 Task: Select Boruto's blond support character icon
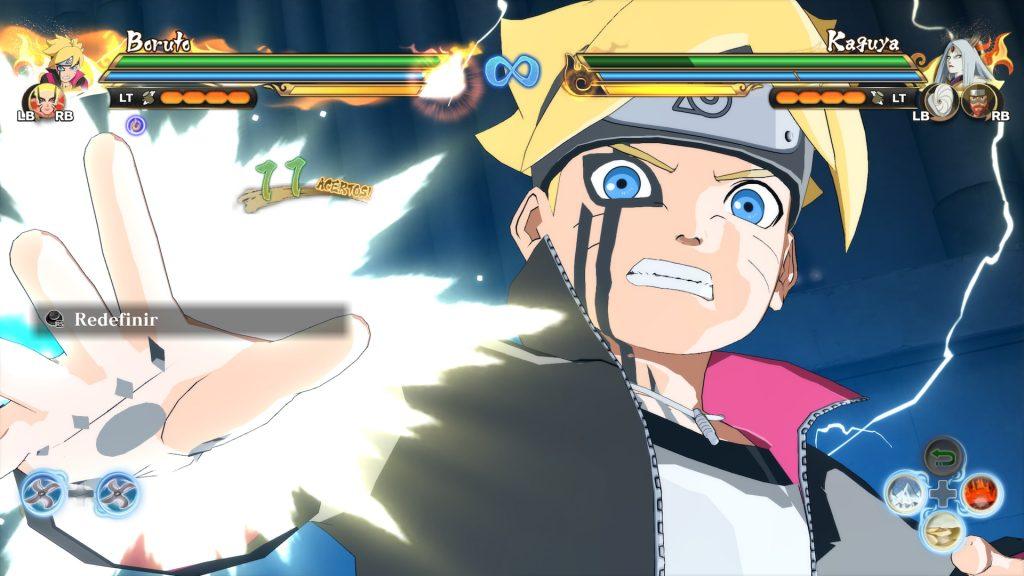coord(44,99)
